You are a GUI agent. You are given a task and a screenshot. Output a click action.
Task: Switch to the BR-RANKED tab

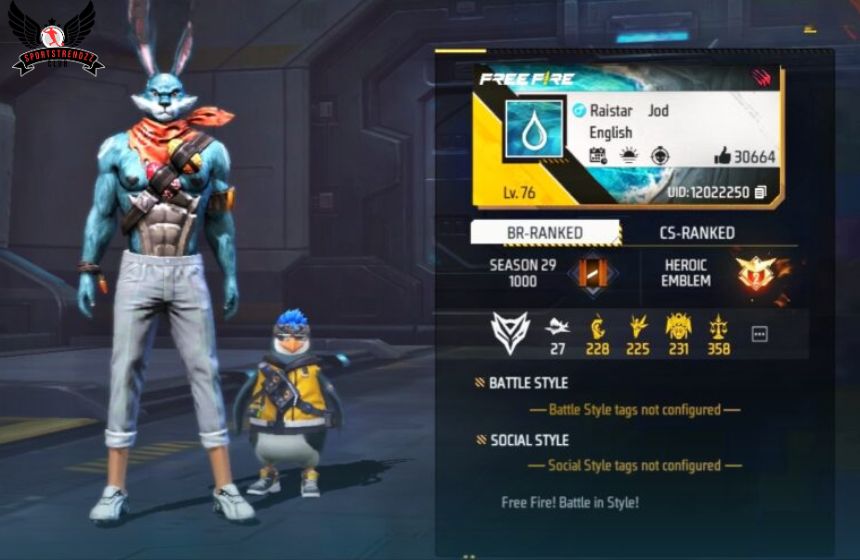[545, 233]
